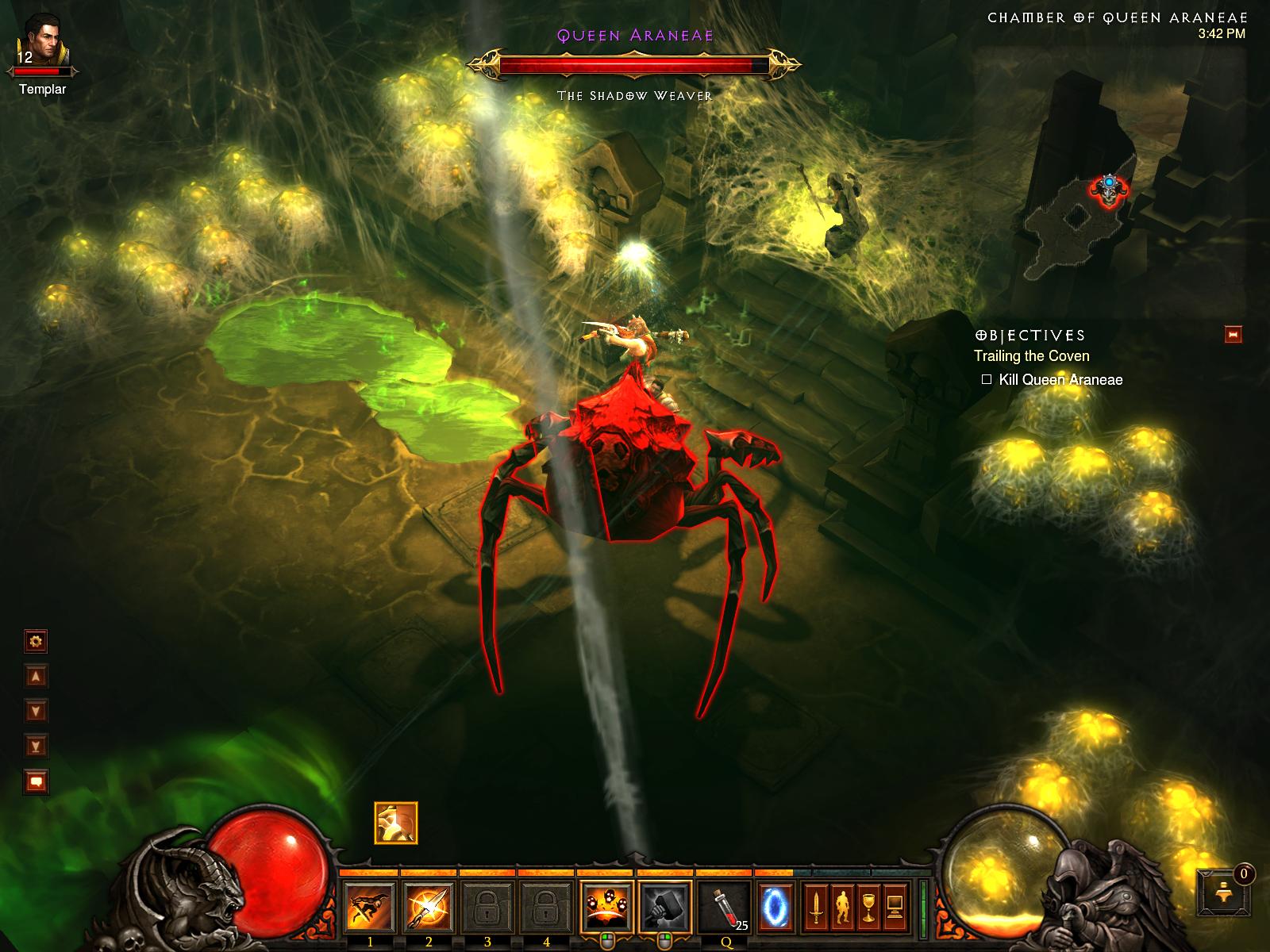
Task: Cast the blue Town Portal
Action: [775, 906]
